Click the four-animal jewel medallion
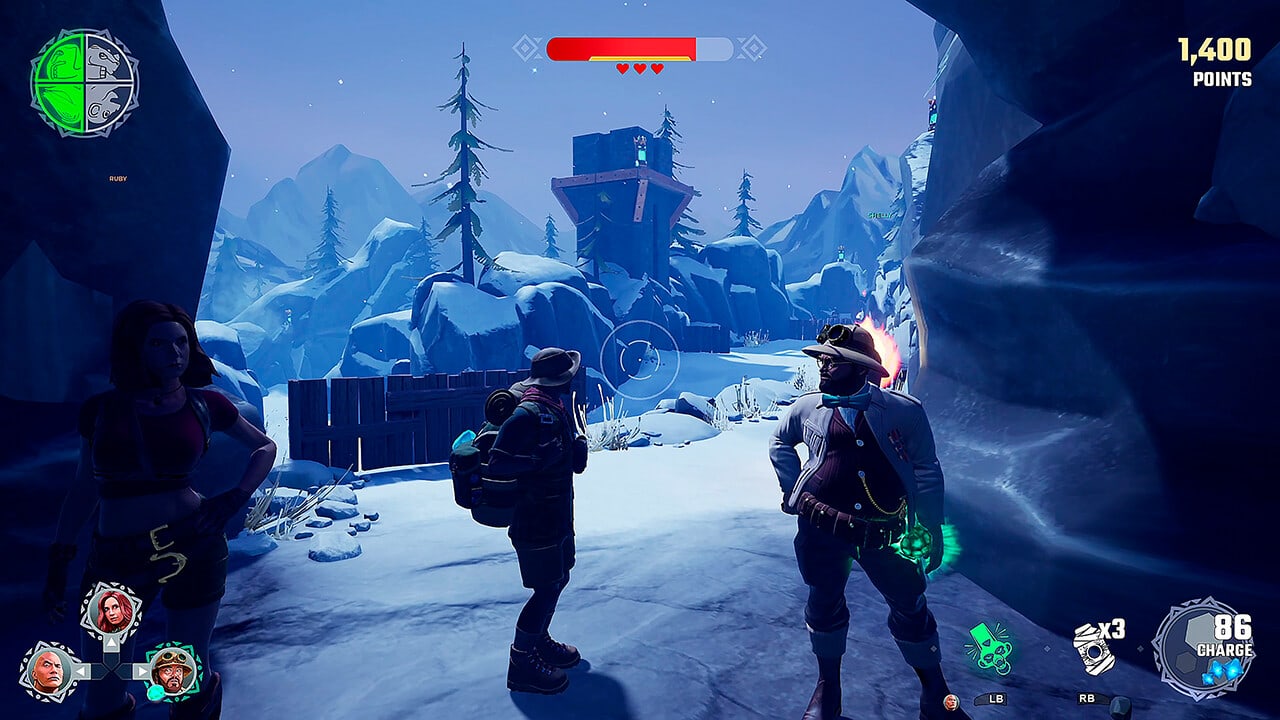Viewport: 1280px width, 720px height. (85, 82)
